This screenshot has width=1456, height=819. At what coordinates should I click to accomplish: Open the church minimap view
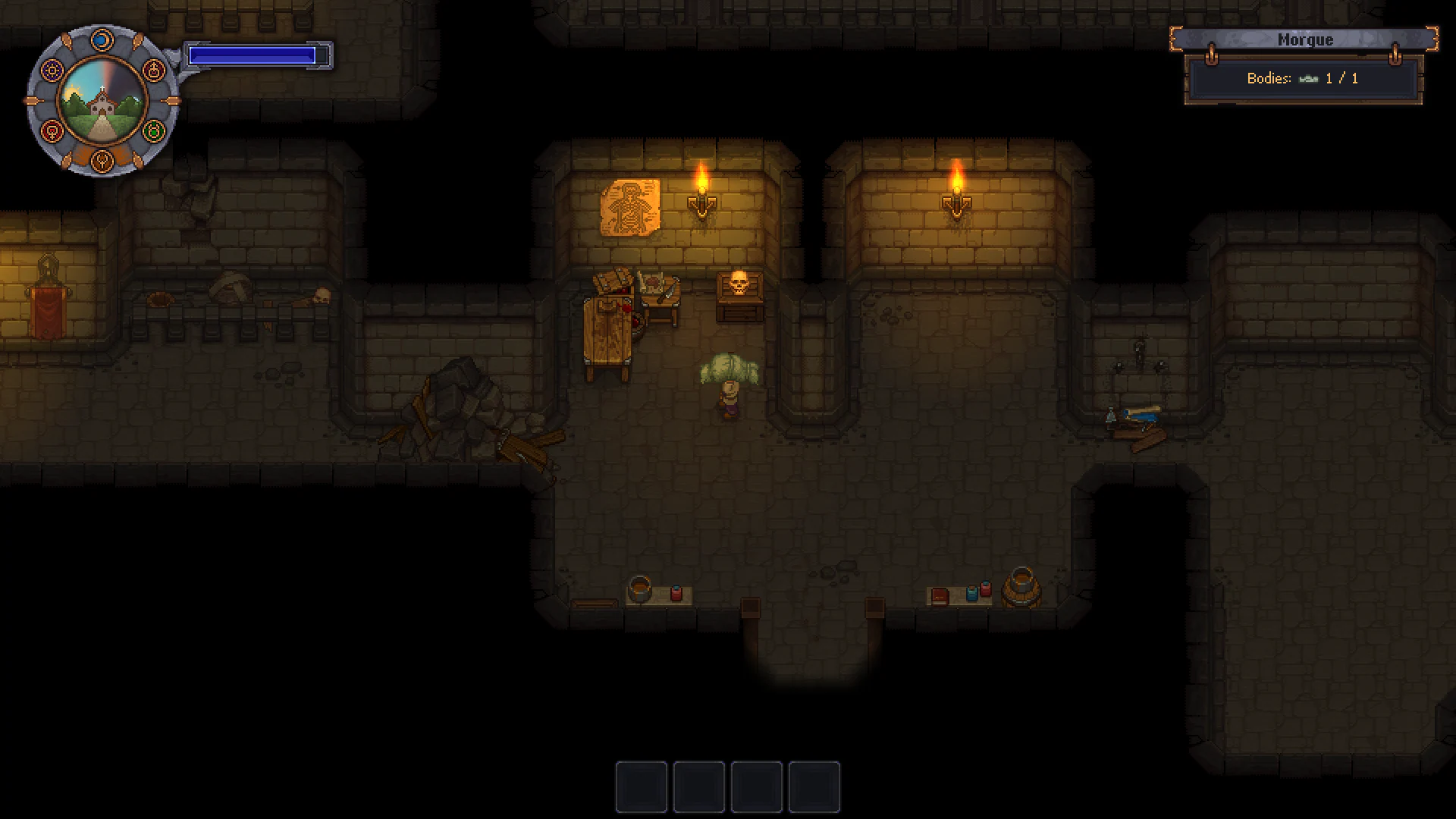pyautogui.click(x=105, y=100)
